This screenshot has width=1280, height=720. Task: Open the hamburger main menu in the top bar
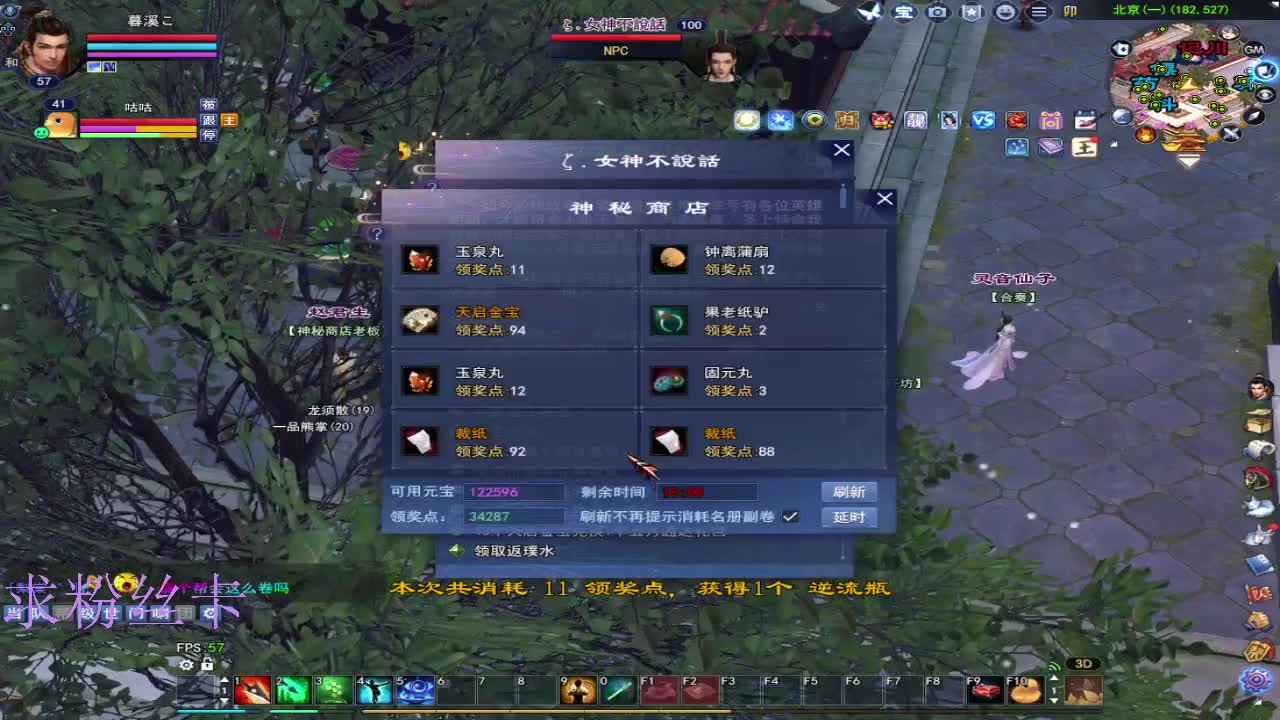click(x=1037, y=13)
